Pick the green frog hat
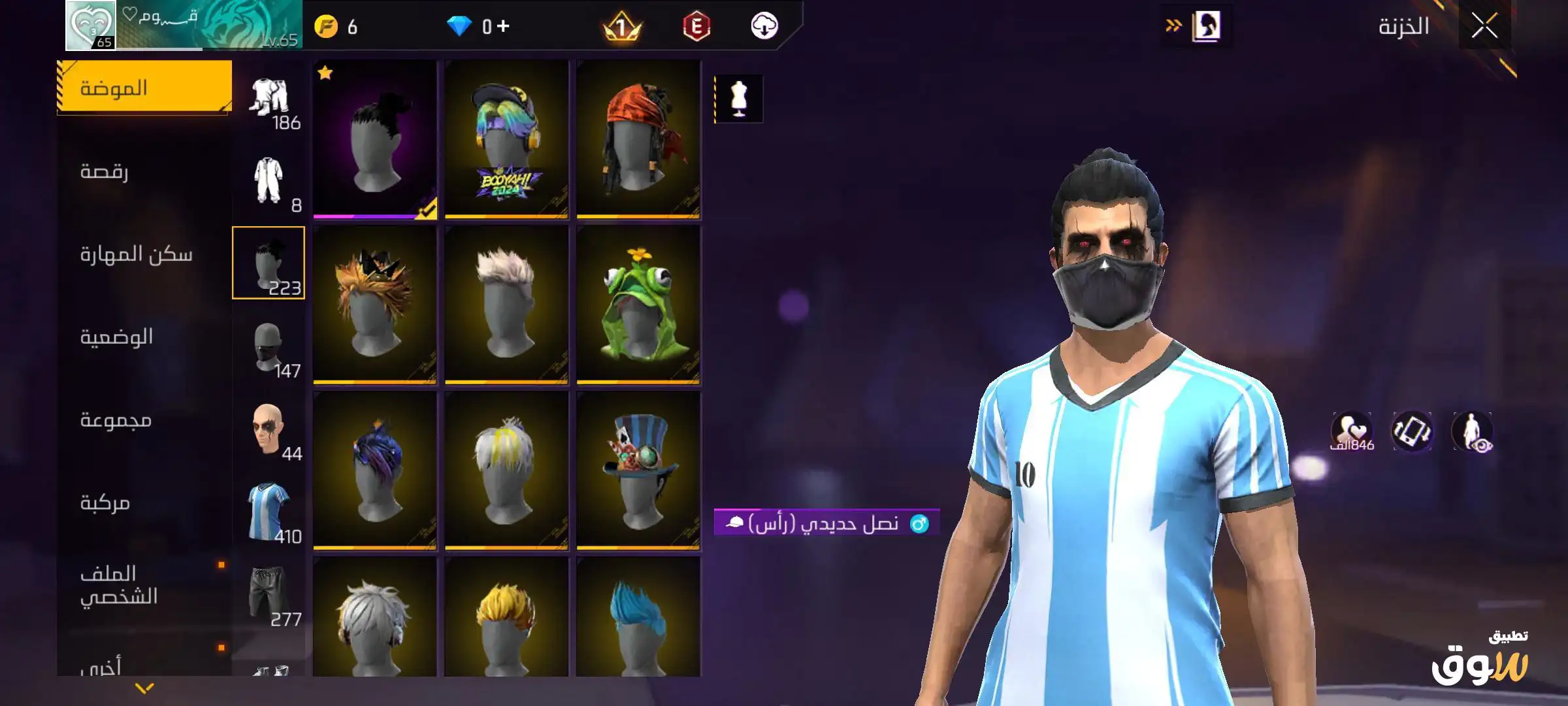Viewport: 1568px width, 706px height. click(638, 305)
